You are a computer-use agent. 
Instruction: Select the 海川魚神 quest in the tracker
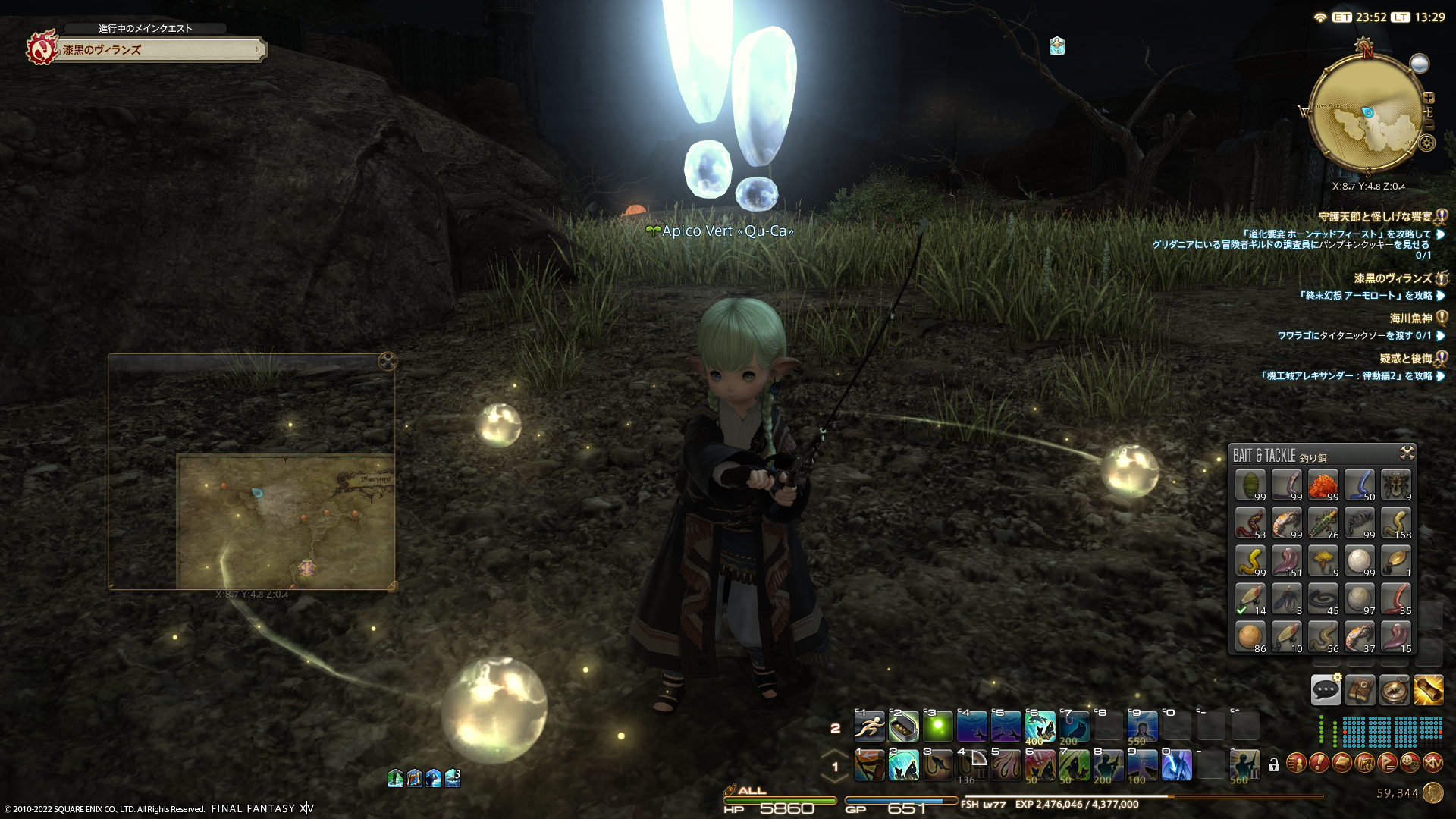tap(1410, 318)
